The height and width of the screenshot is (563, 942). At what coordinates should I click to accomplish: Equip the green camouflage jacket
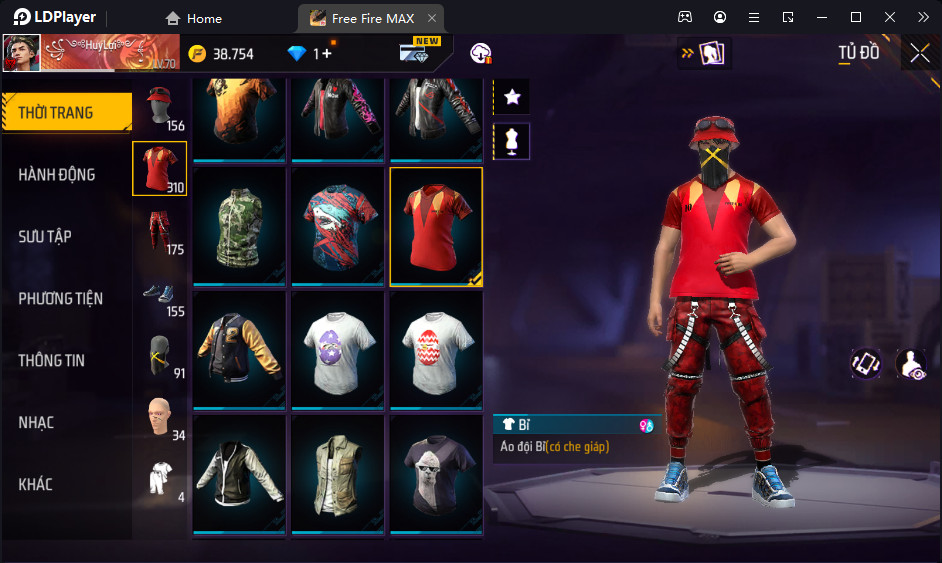click(x=240, y=226)
